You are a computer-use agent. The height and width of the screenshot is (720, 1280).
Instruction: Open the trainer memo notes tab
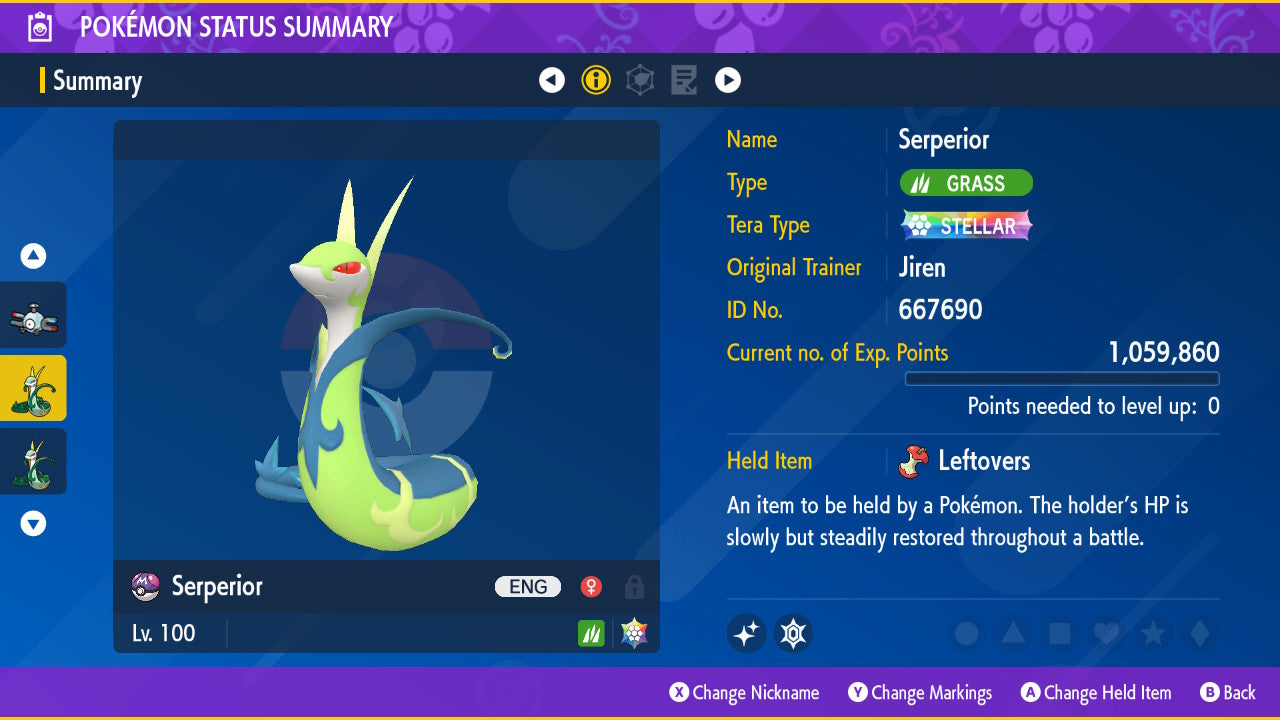(x=684, y=80)
